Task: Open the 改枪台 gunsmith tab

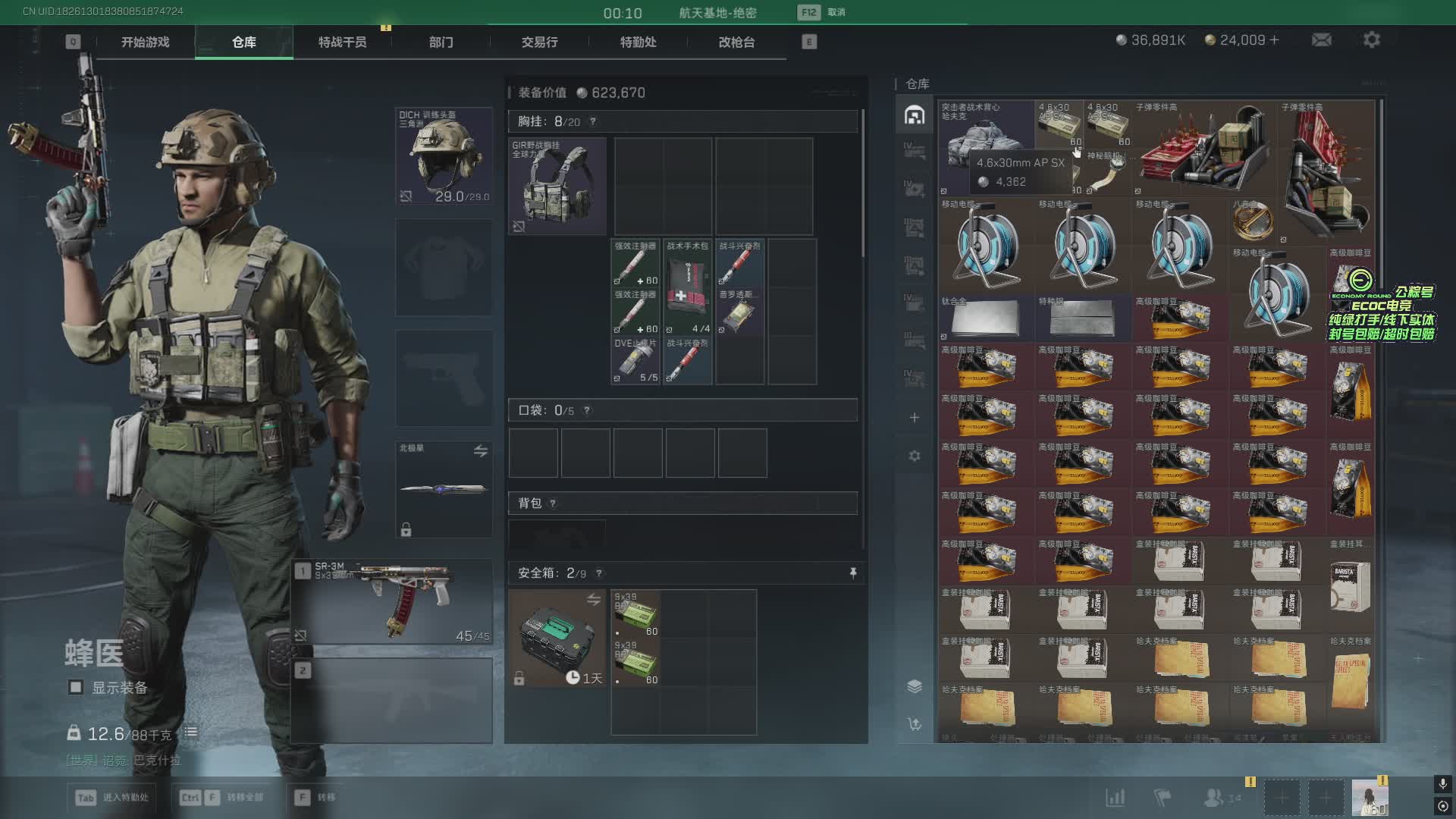Action: [736, 42]
